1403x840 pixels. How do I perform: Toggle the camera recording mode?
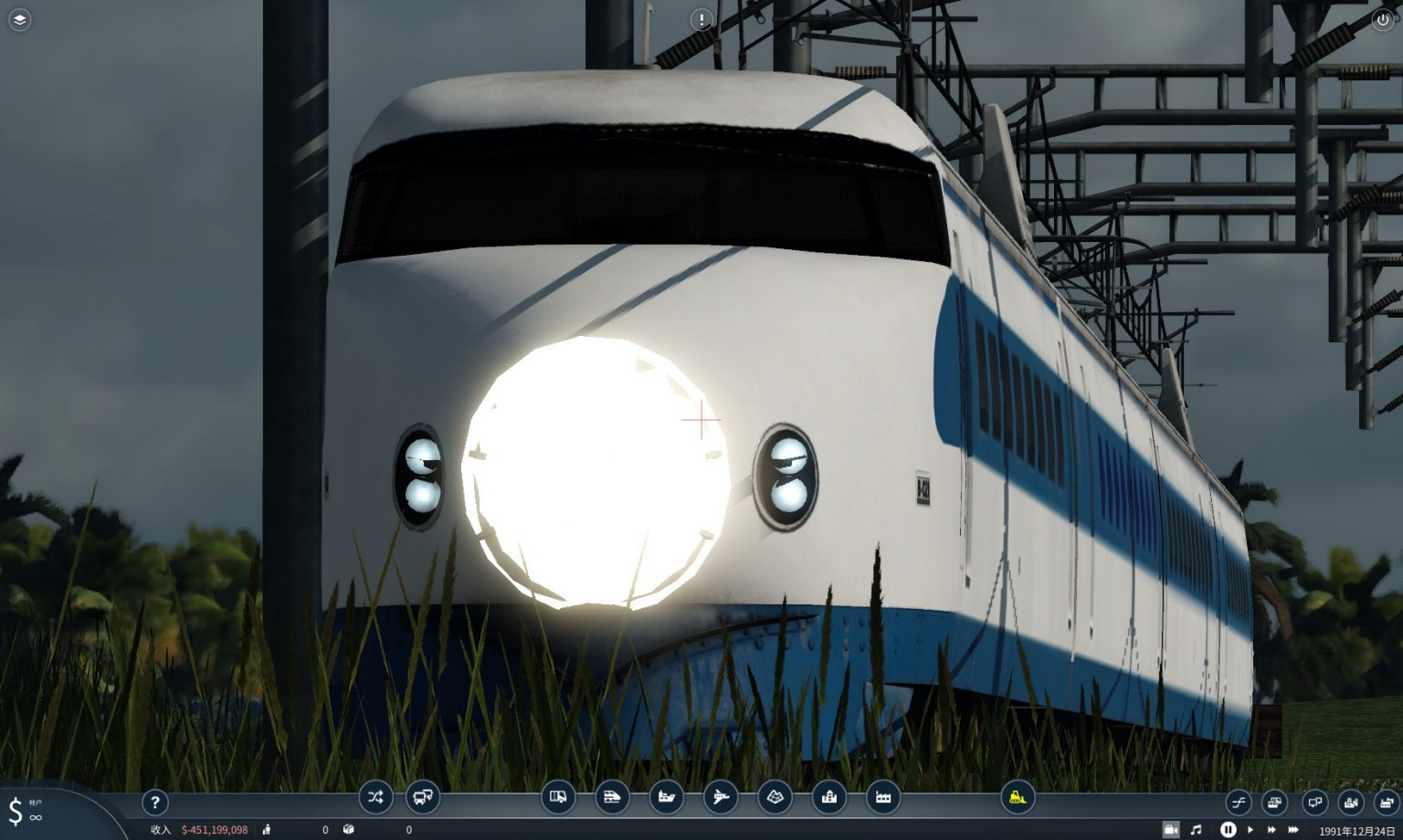1172,828
